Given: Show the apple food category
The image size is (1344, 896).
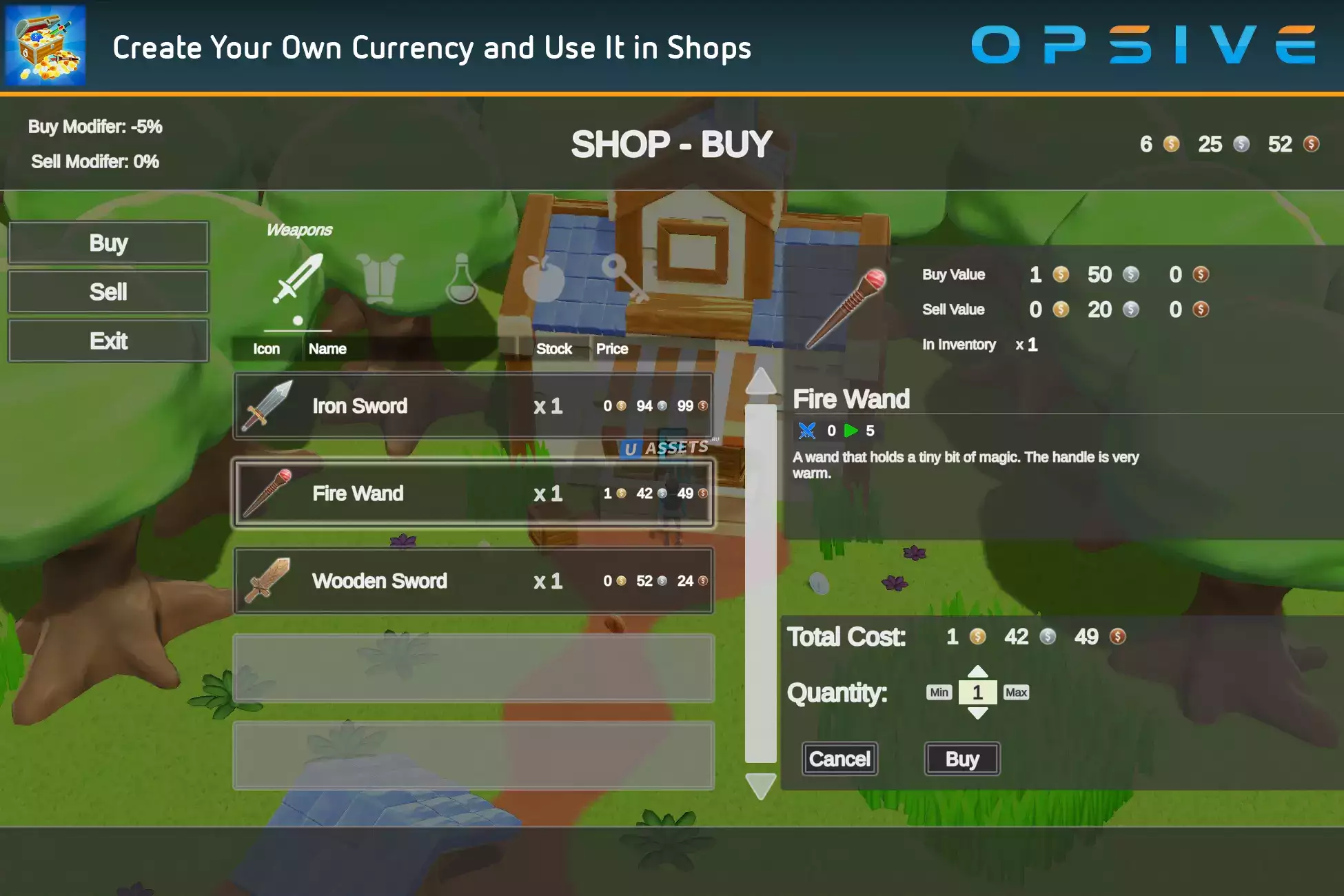Looking at the screenshot, I should click(x=543, y=279).
